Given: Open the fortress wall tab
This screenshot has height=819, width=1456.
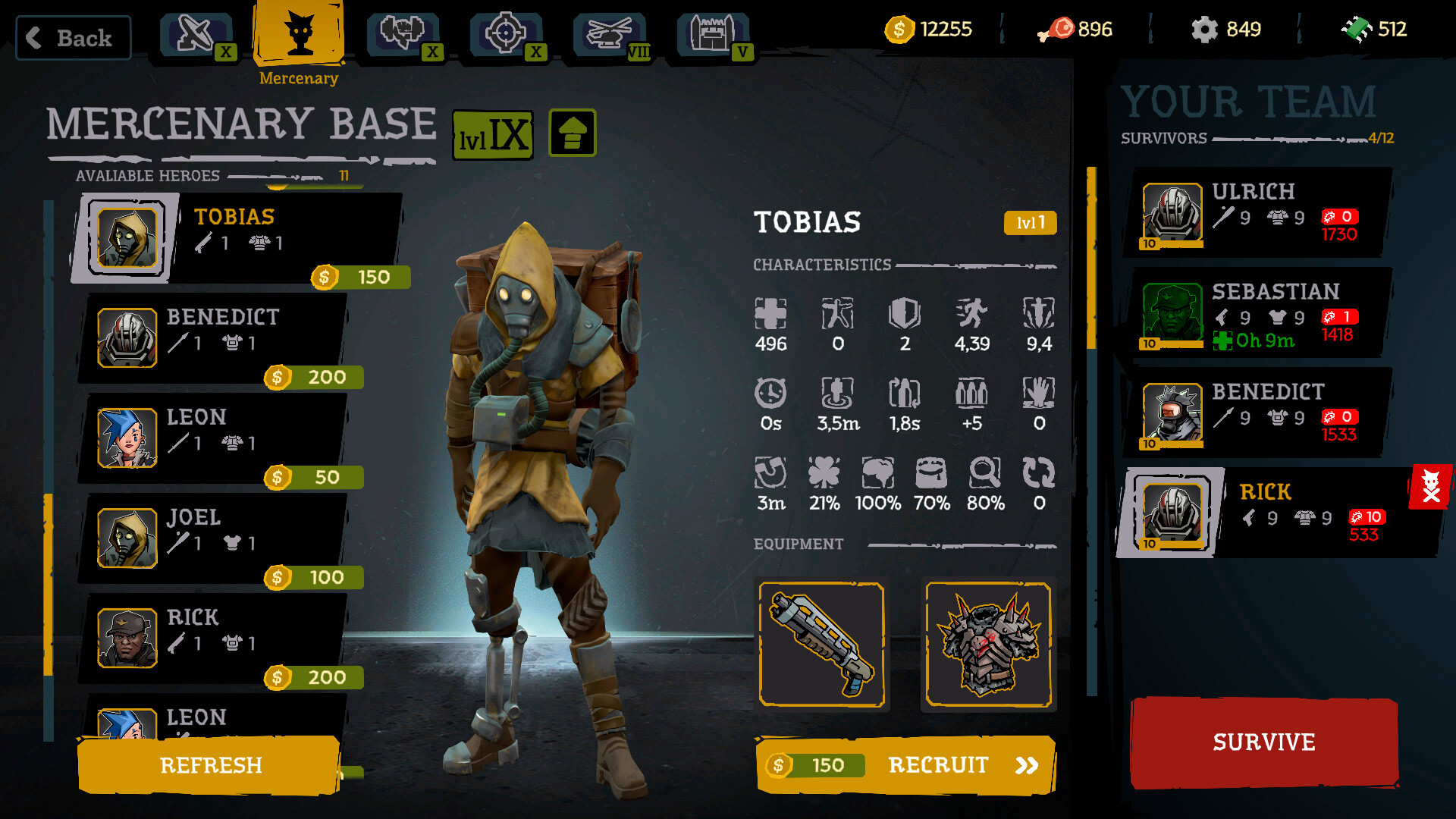Looking at the screenshot, I should pos(713,35).
